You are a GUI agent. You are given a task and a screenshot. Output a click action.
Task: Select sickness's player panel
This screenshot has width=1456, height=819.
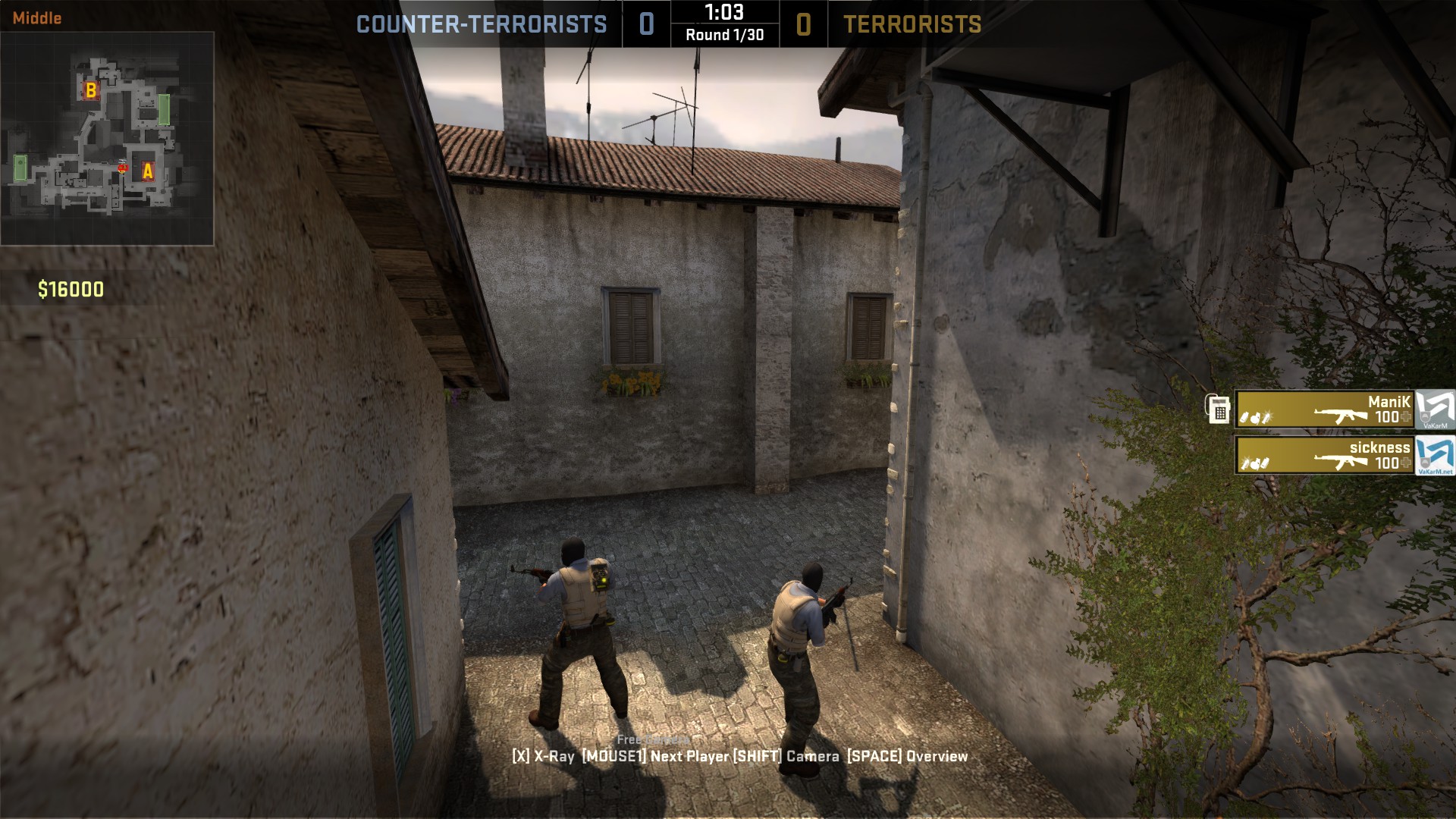pyautogui.click(x=1325, y=455)
